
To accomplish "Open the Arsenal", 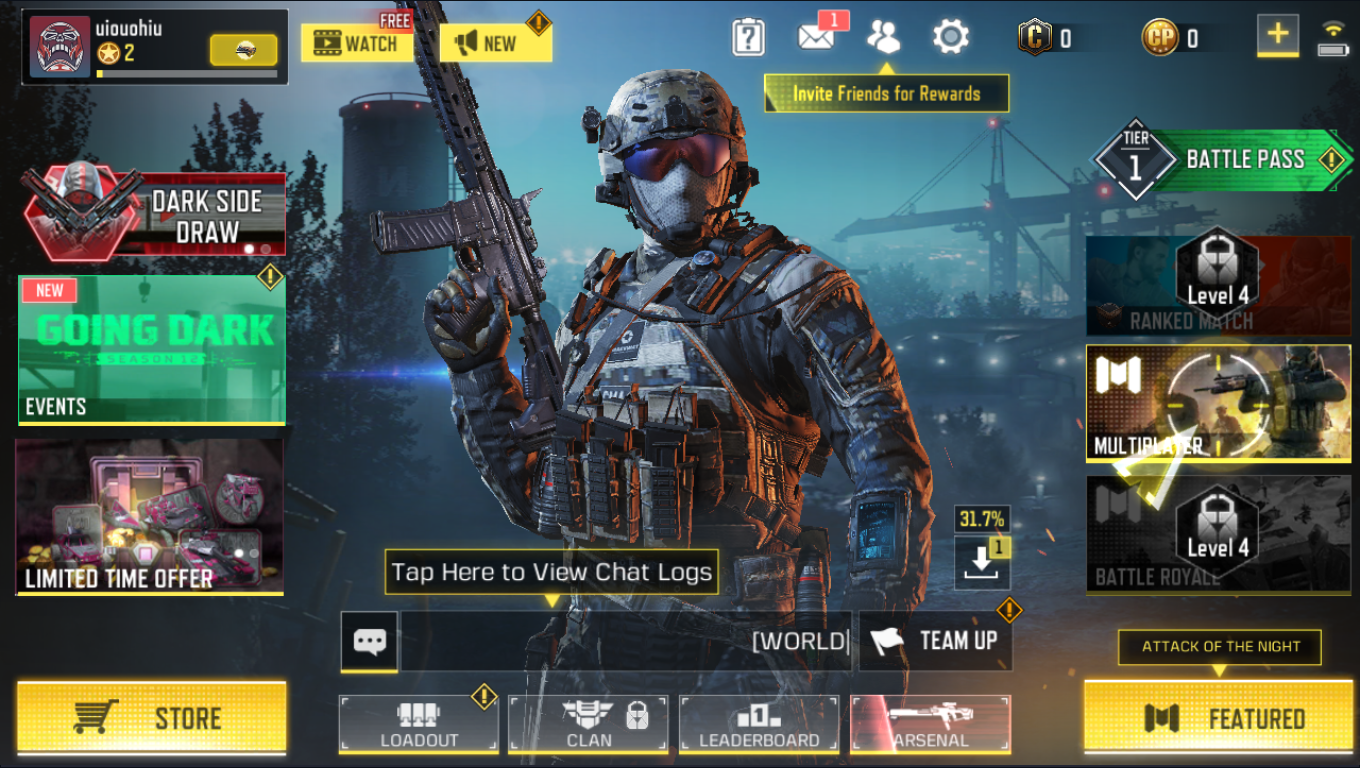I will 930,723.
